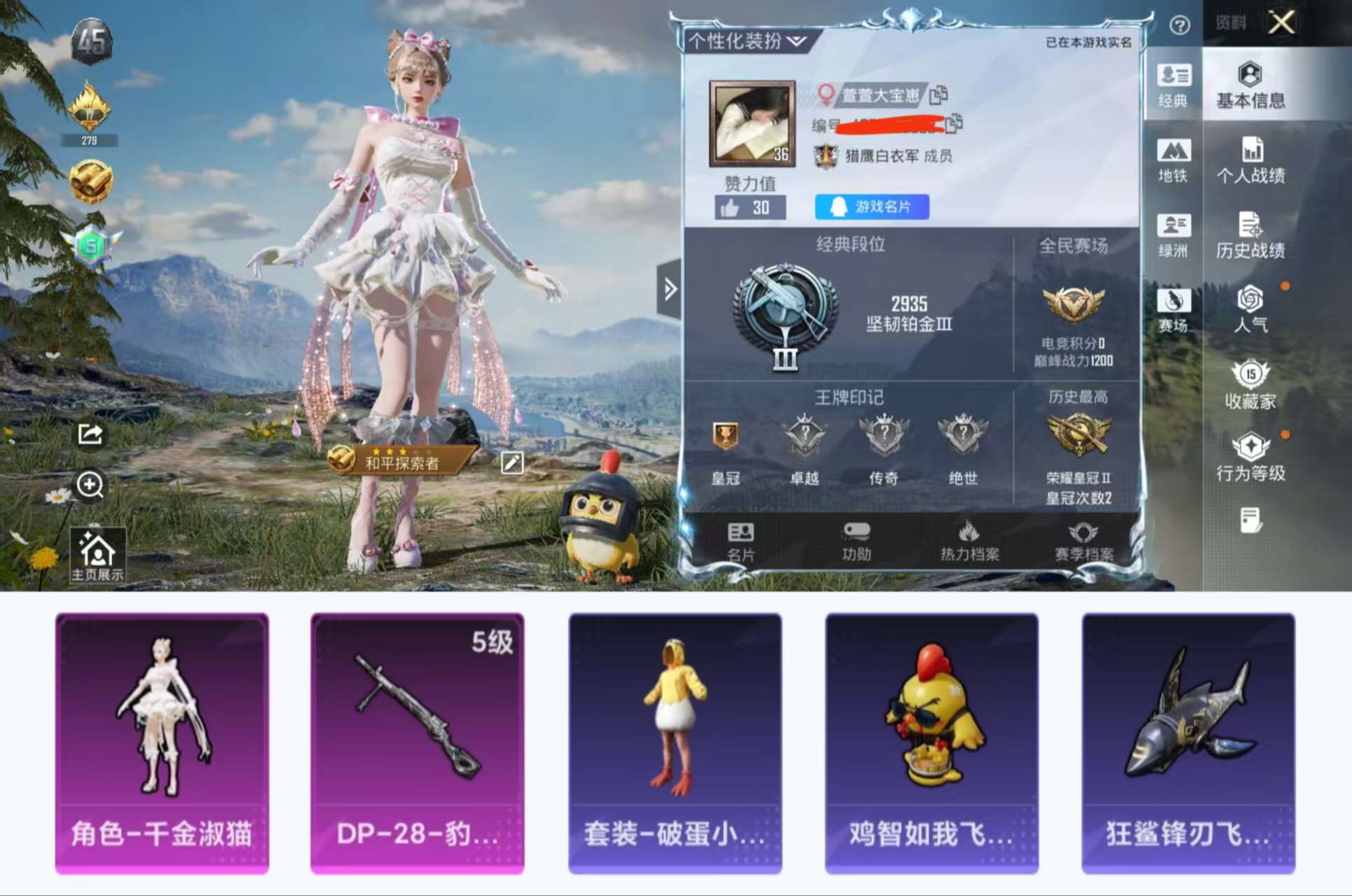Open the 人气 popularity panel
Viewport: 1352px width, 896px height.
pyautogui.click(x=1251, y=310)
